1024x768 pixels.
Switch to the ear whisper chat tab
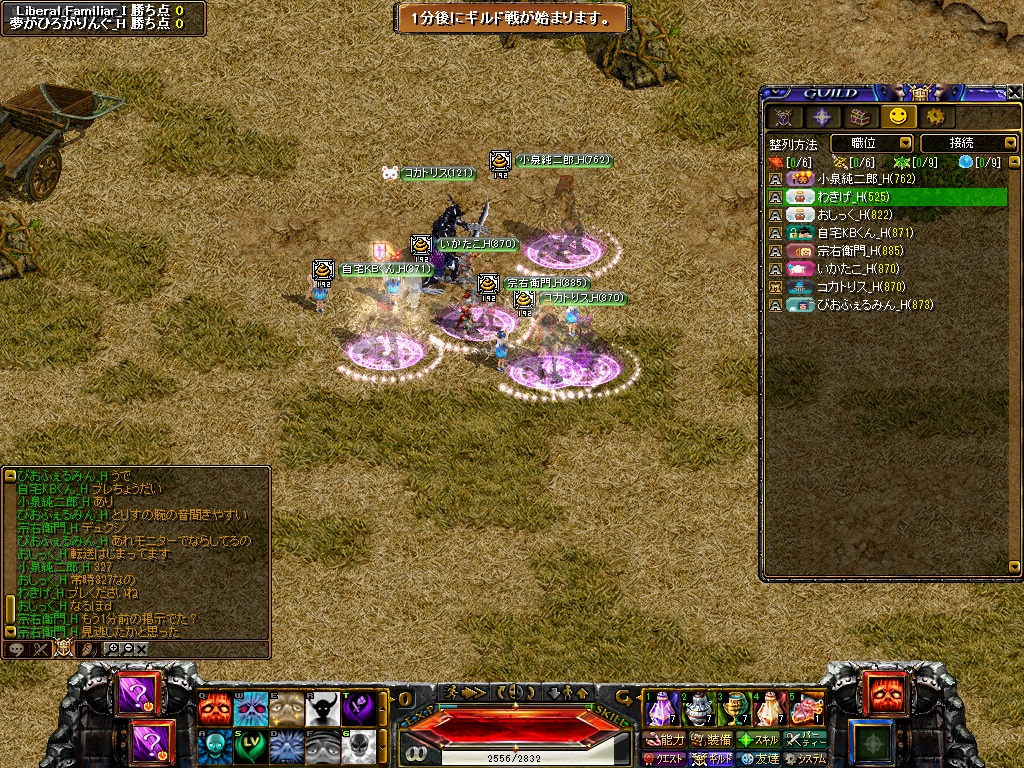[86, 649]
